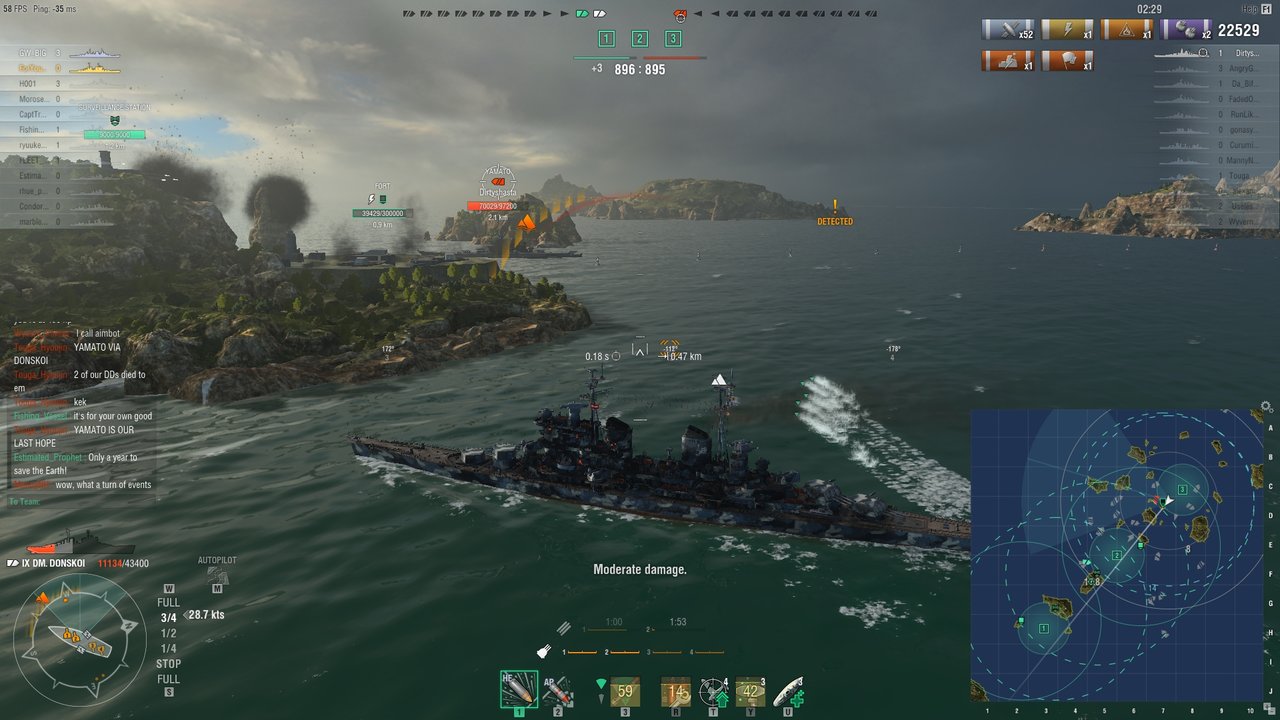This screenshot has height=720, width=1280.
Task: Toggle the Autopilot map button
Action: (216, 576)
